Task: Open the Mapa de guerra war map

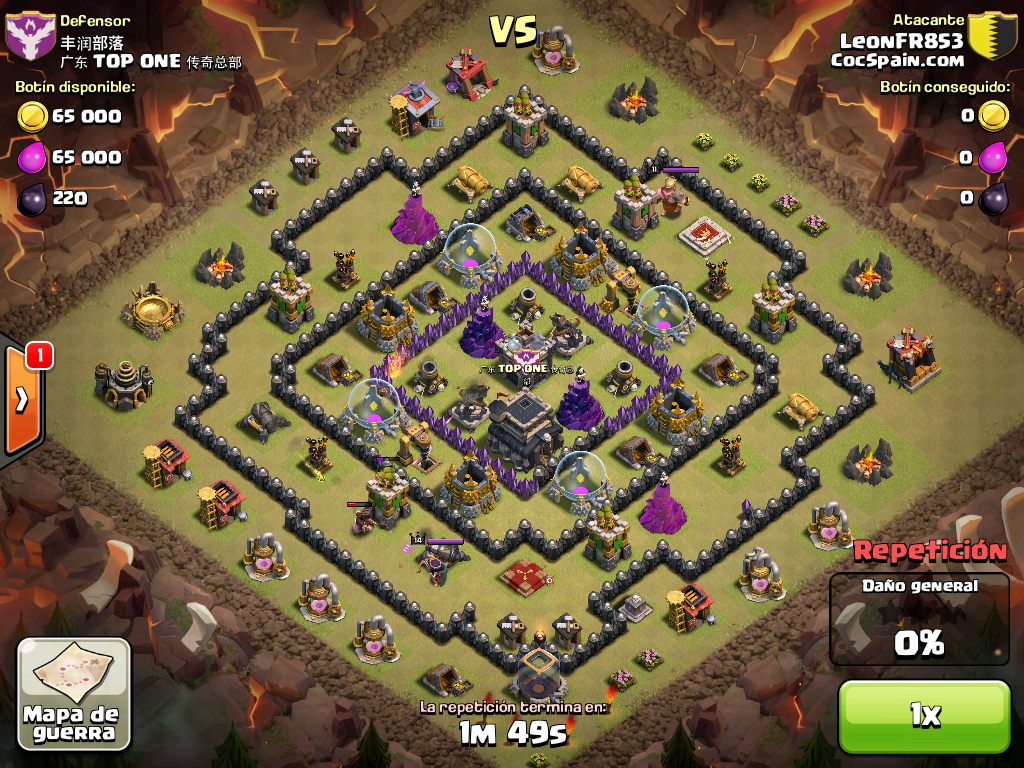Action: (74, 695)
